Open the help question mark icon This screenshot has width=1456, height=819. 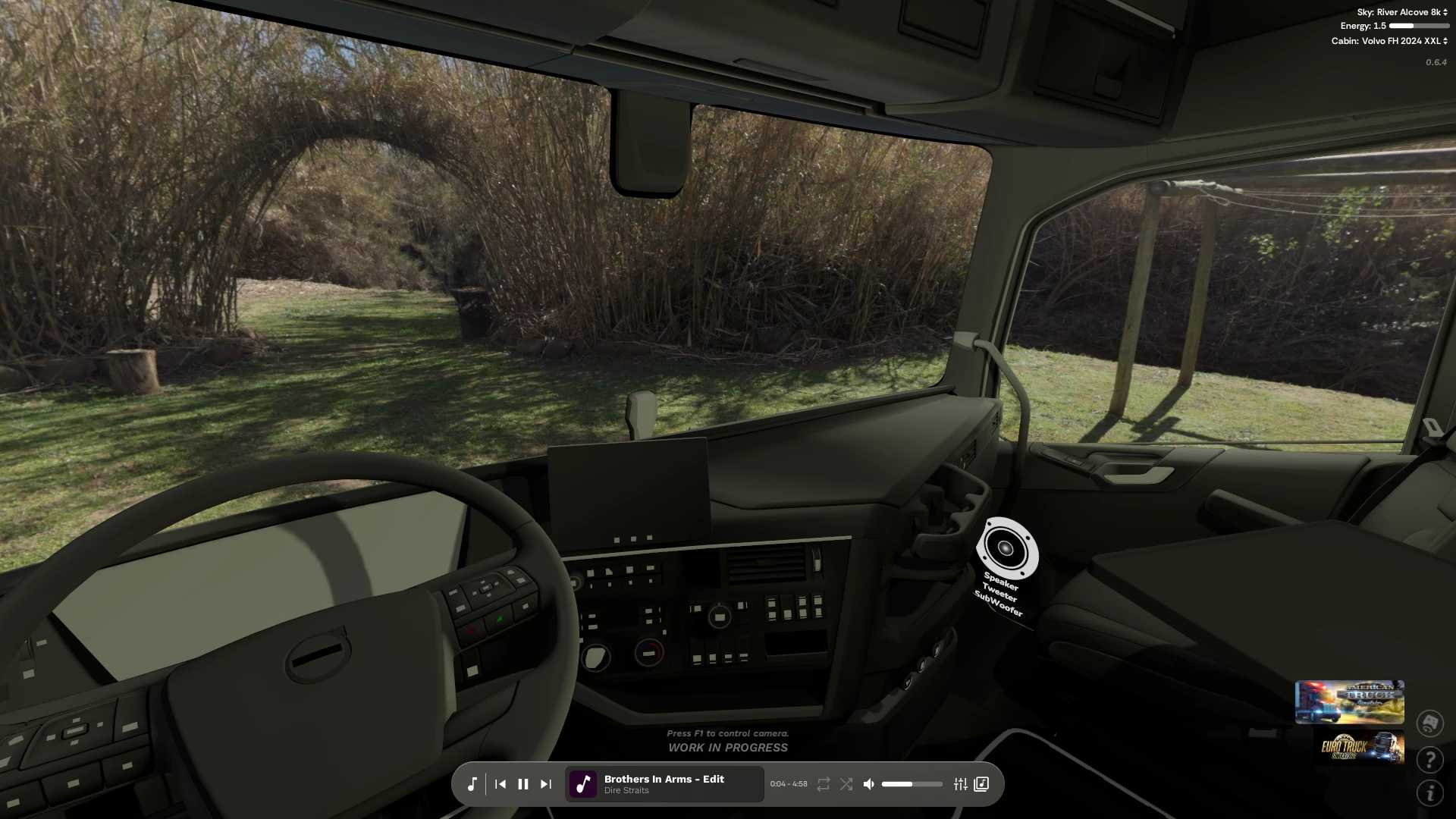[x=1432, y=760]
